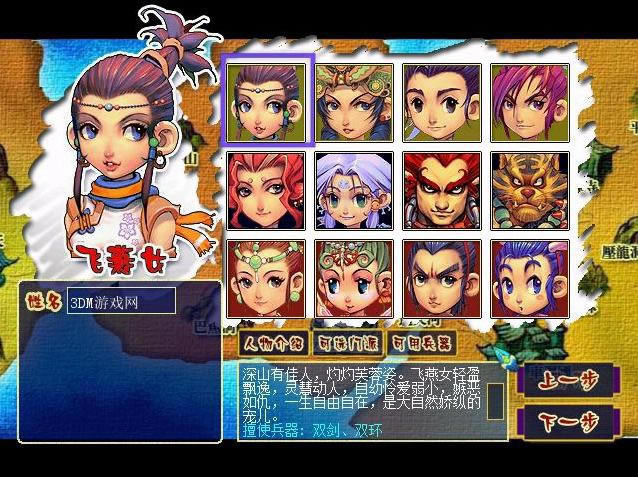
Task: Choose the girl with dark green headdress
Action: 354,103
